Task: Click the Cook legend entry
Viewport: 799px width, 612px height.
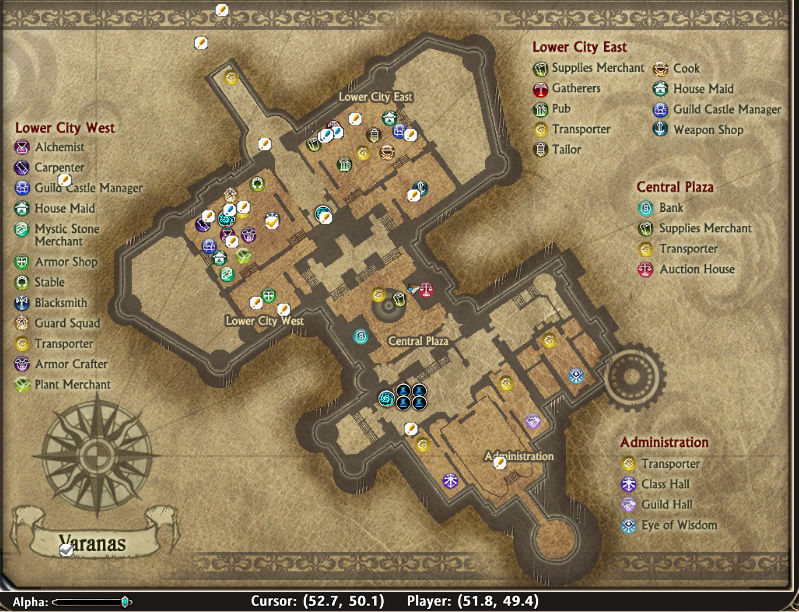Action: pos(686,69)
